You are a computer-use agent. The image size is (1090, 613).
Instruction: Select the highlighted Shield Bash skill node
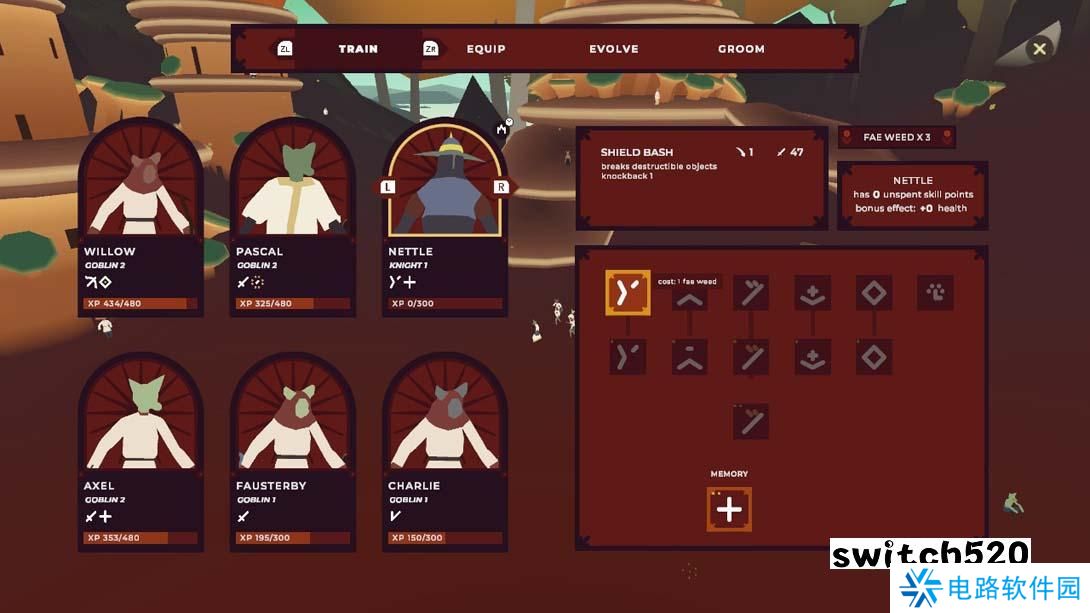pos(628,293)
